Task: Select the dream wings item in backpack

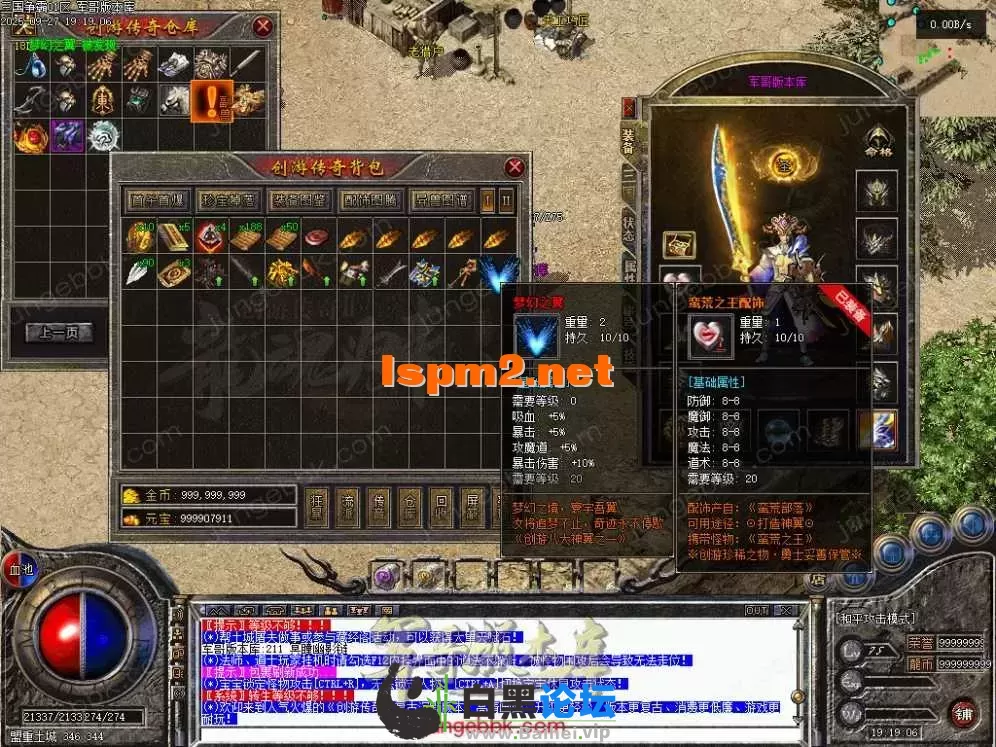Action: click(497, 272)
